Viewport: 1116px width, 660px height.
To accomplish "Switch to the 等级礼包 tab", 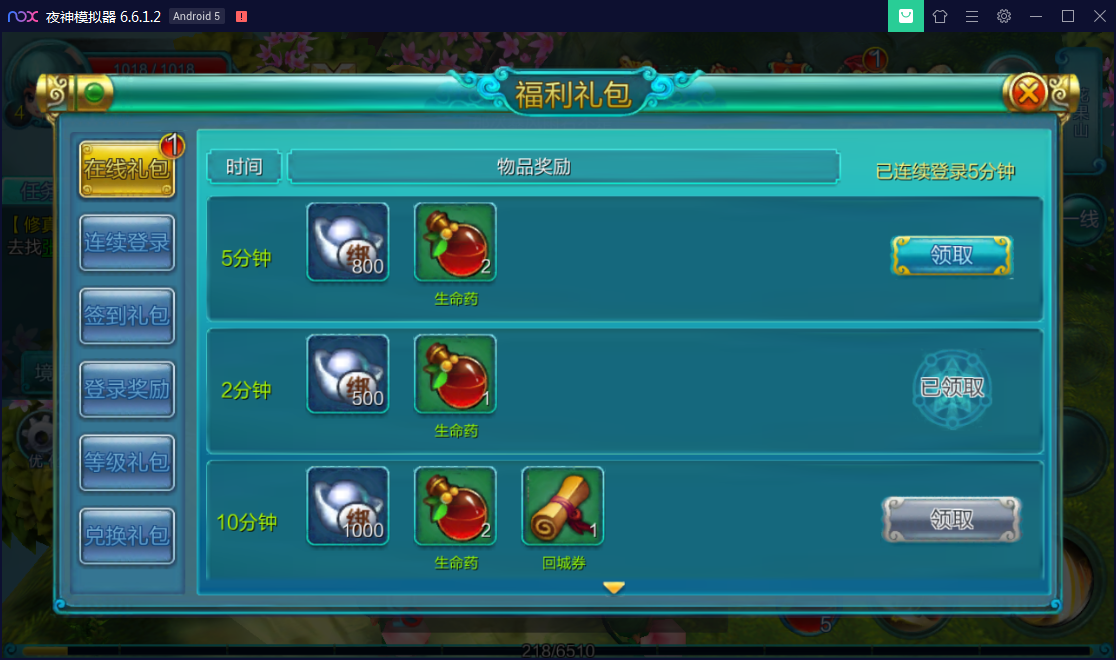I will coord(126,462).
